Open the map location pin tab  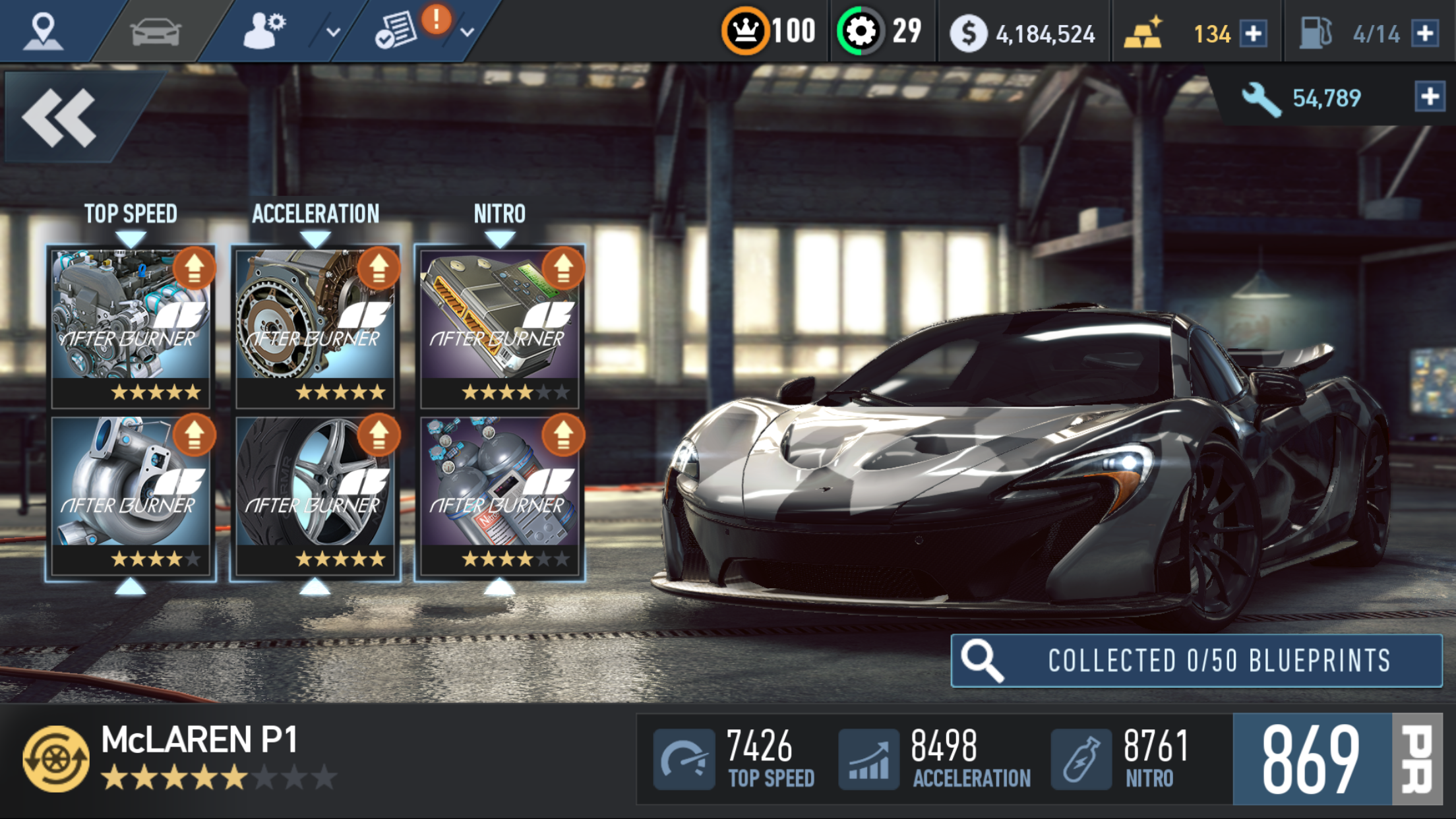click(x=44, y=32)
